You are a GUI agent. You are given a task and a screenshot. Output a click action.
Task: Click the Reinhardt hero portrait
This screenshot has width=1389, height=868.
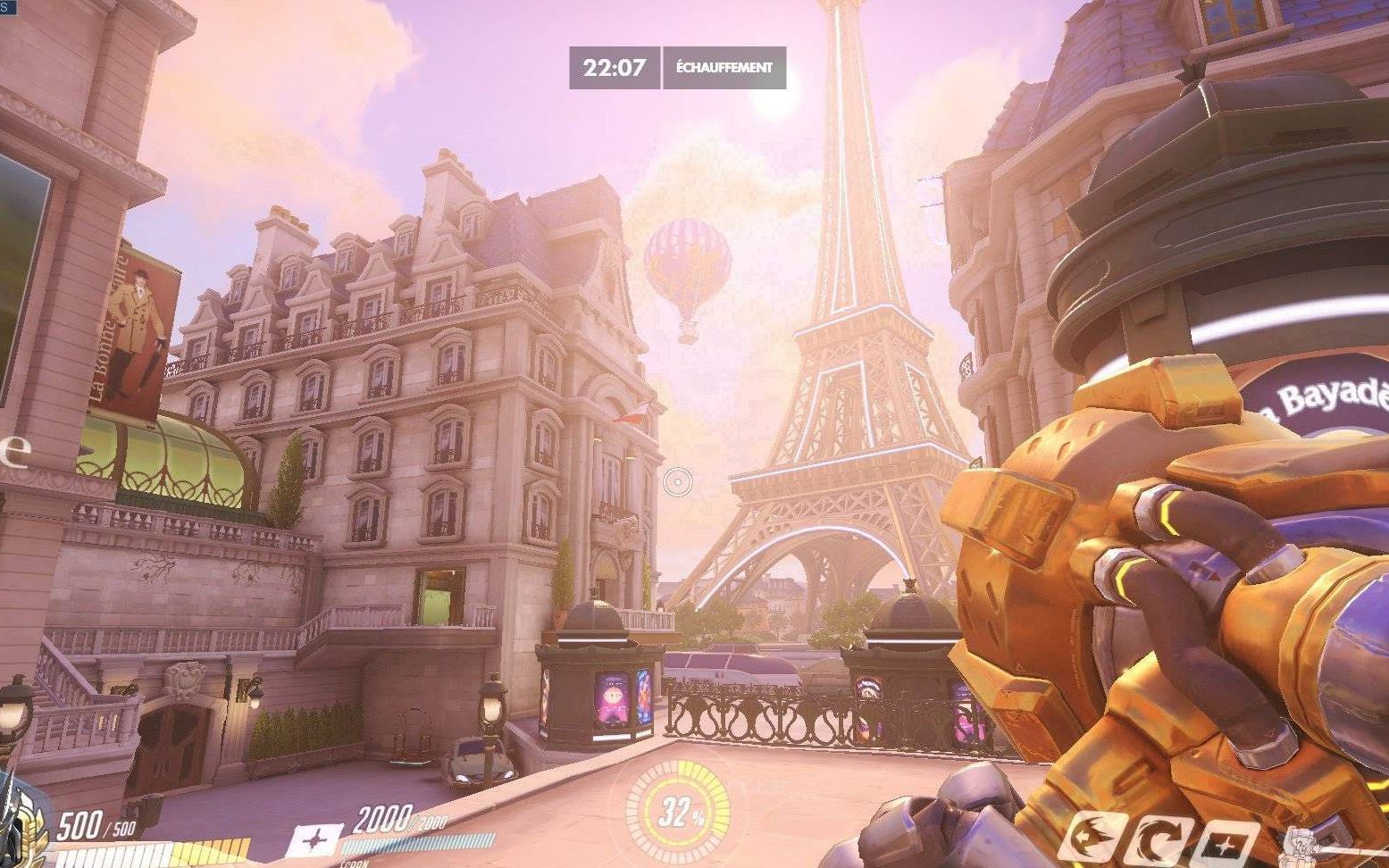click(22, 826)
